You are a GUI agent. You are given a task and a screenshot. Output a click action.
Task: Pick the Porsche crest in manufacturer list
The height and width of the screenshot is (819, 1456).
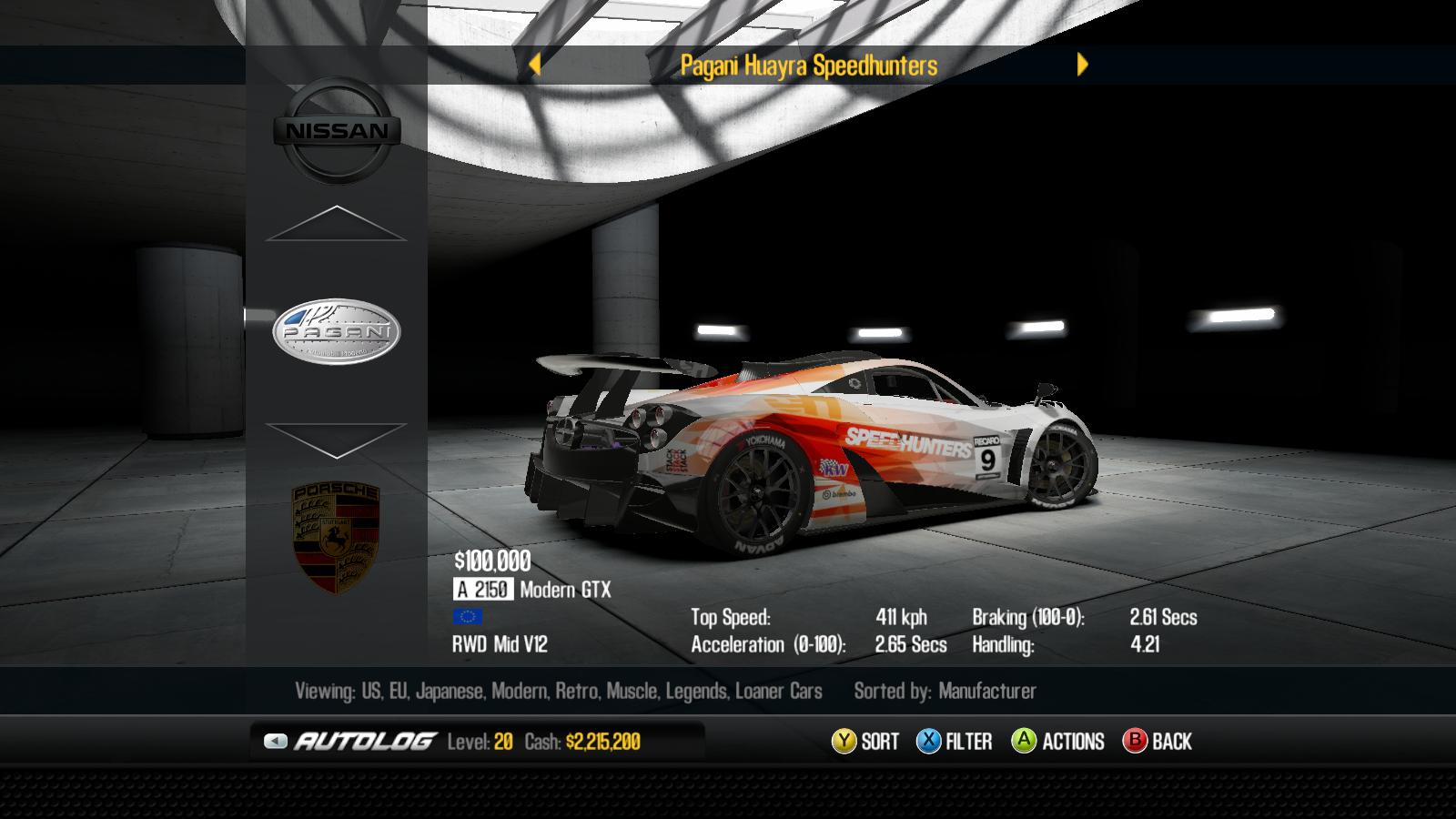point(336,538)
